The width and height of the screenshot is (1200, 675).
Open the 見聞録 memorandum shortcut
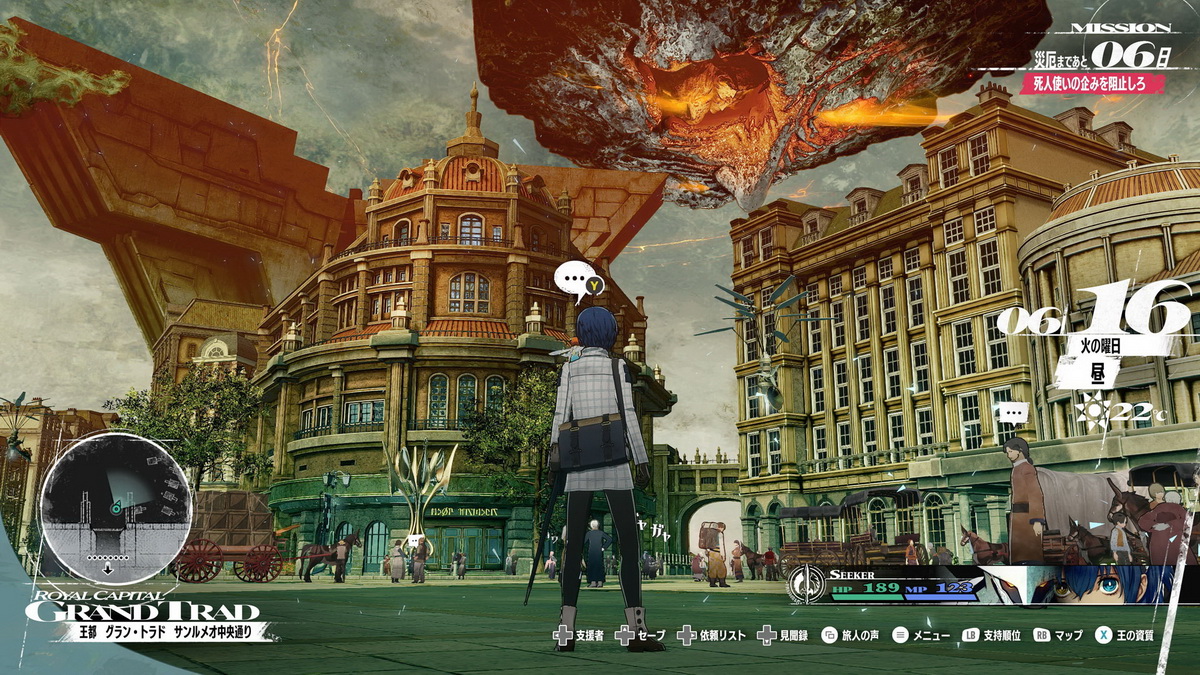pos(785,635)
